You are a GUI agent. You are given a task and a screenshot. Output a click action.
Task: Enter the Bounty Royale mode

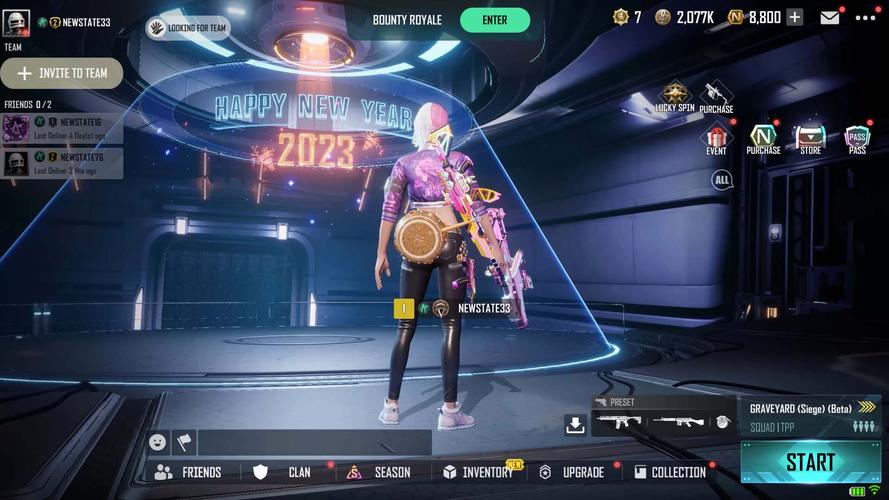pyautogui.click(x=494, y=20)
